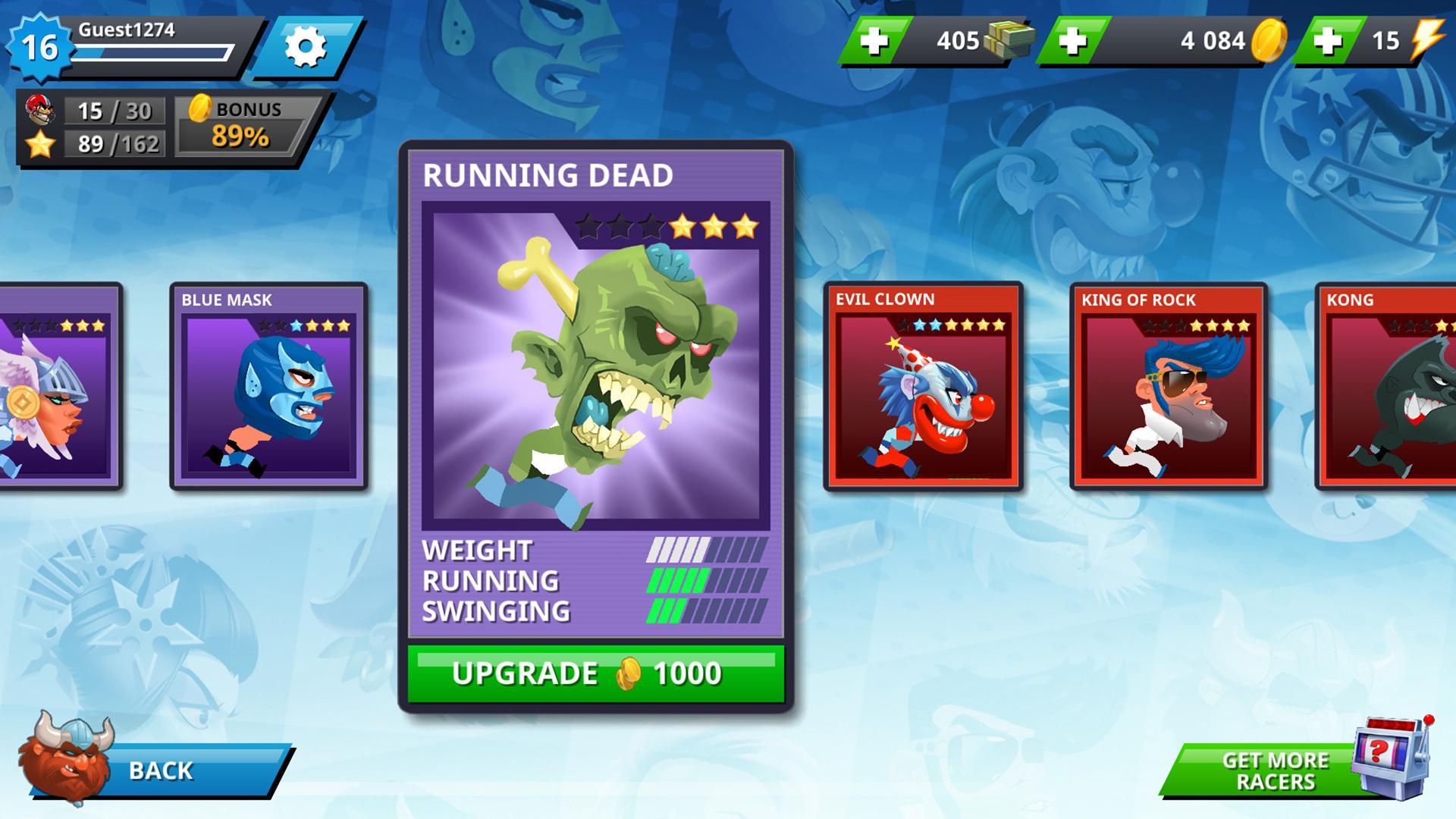Click the star counter icon

pyautogui.click(x=42, y=141)
